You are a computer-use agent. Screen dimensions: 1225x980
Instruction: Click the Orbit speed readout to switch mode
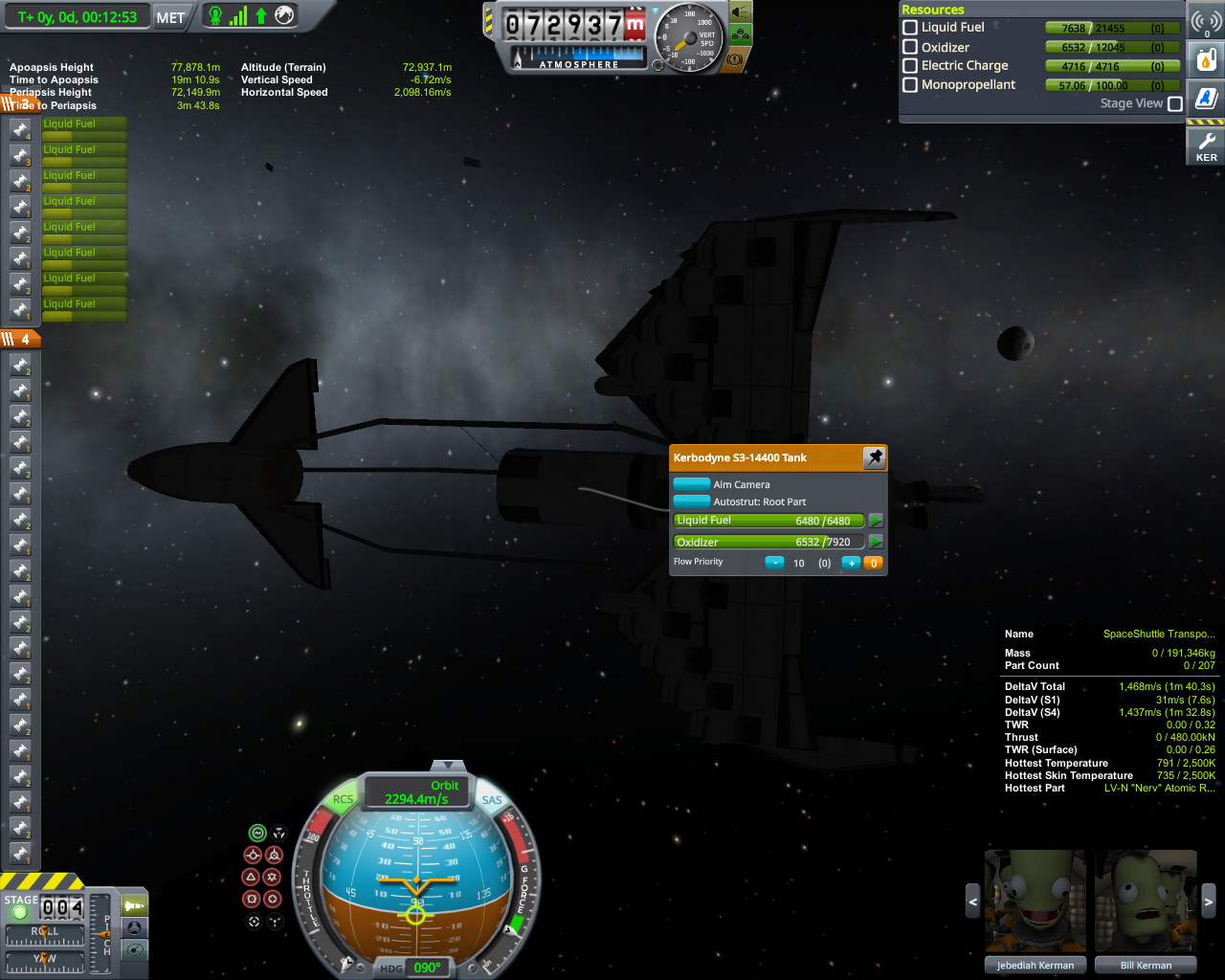coord(417,792)
